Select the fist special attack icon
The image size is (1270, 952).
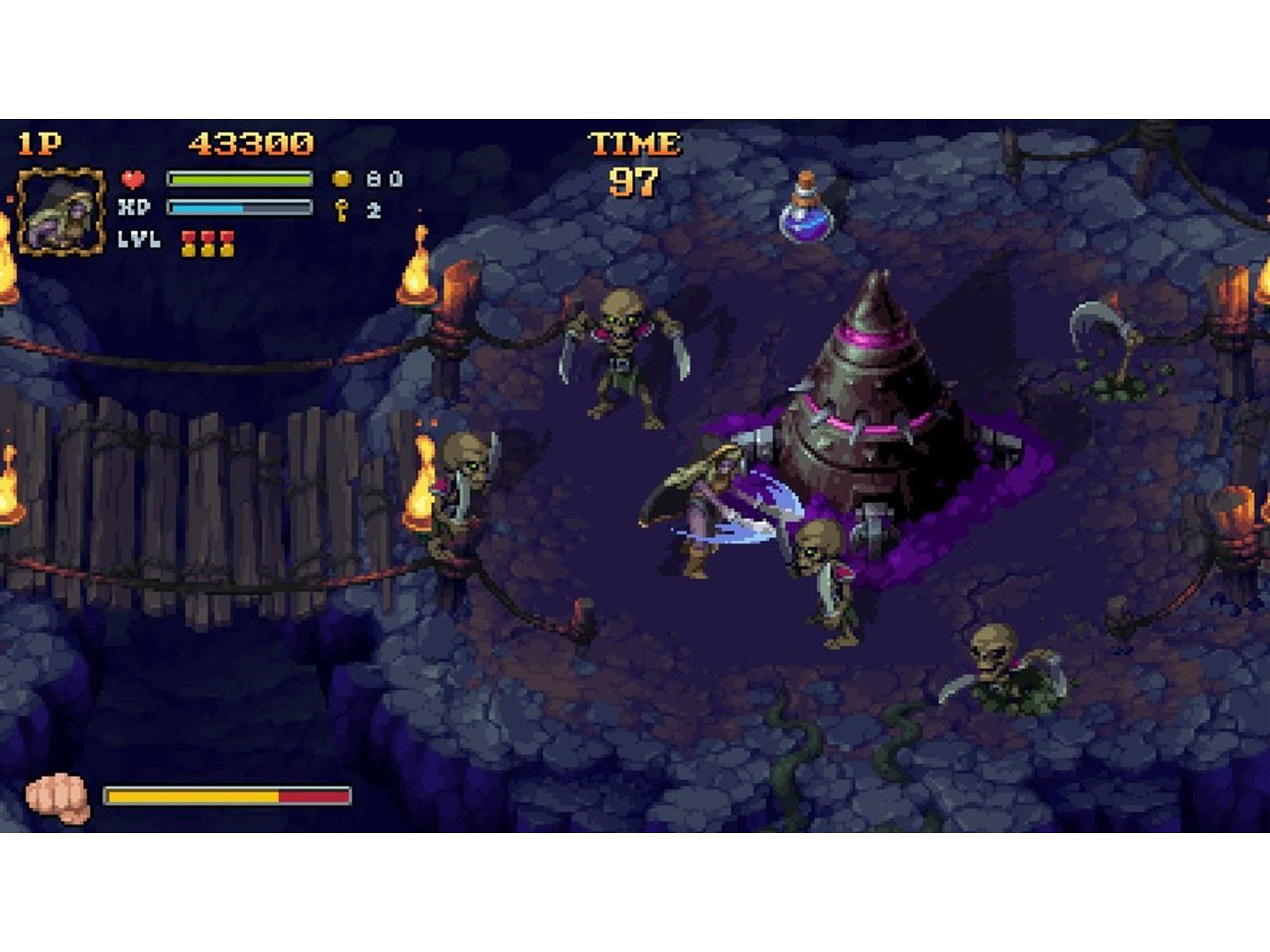(x=58, y=797)
